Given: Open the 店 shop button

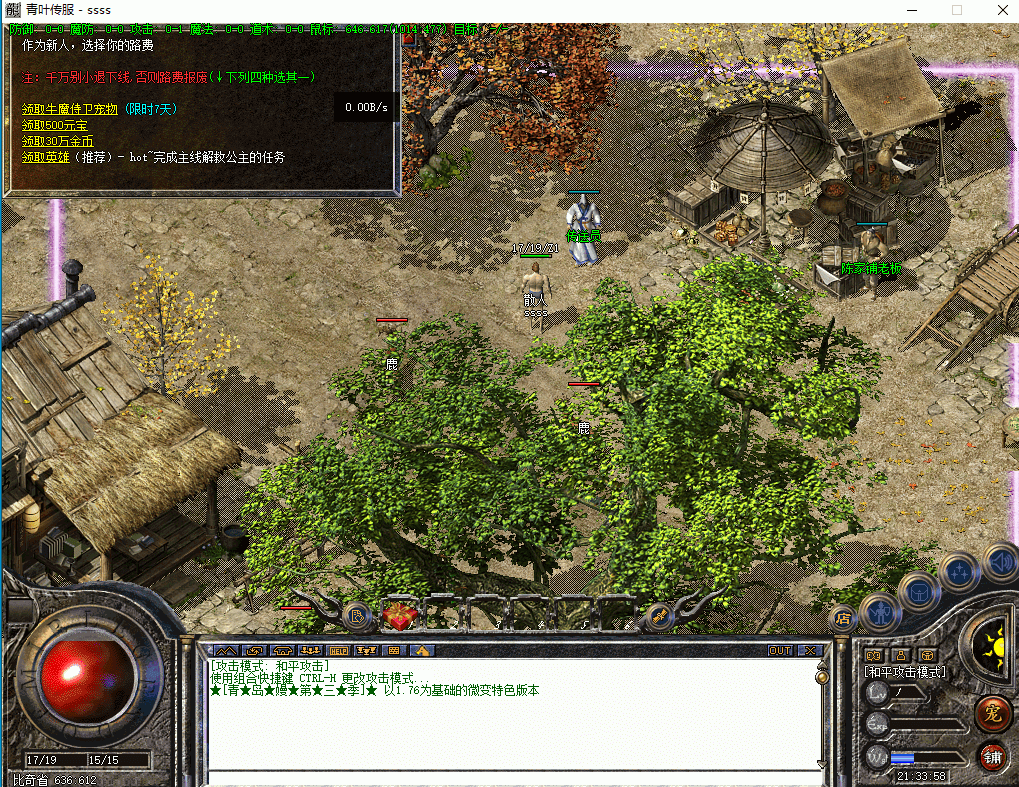Looking at the screenshot, I should pos(842,618).
